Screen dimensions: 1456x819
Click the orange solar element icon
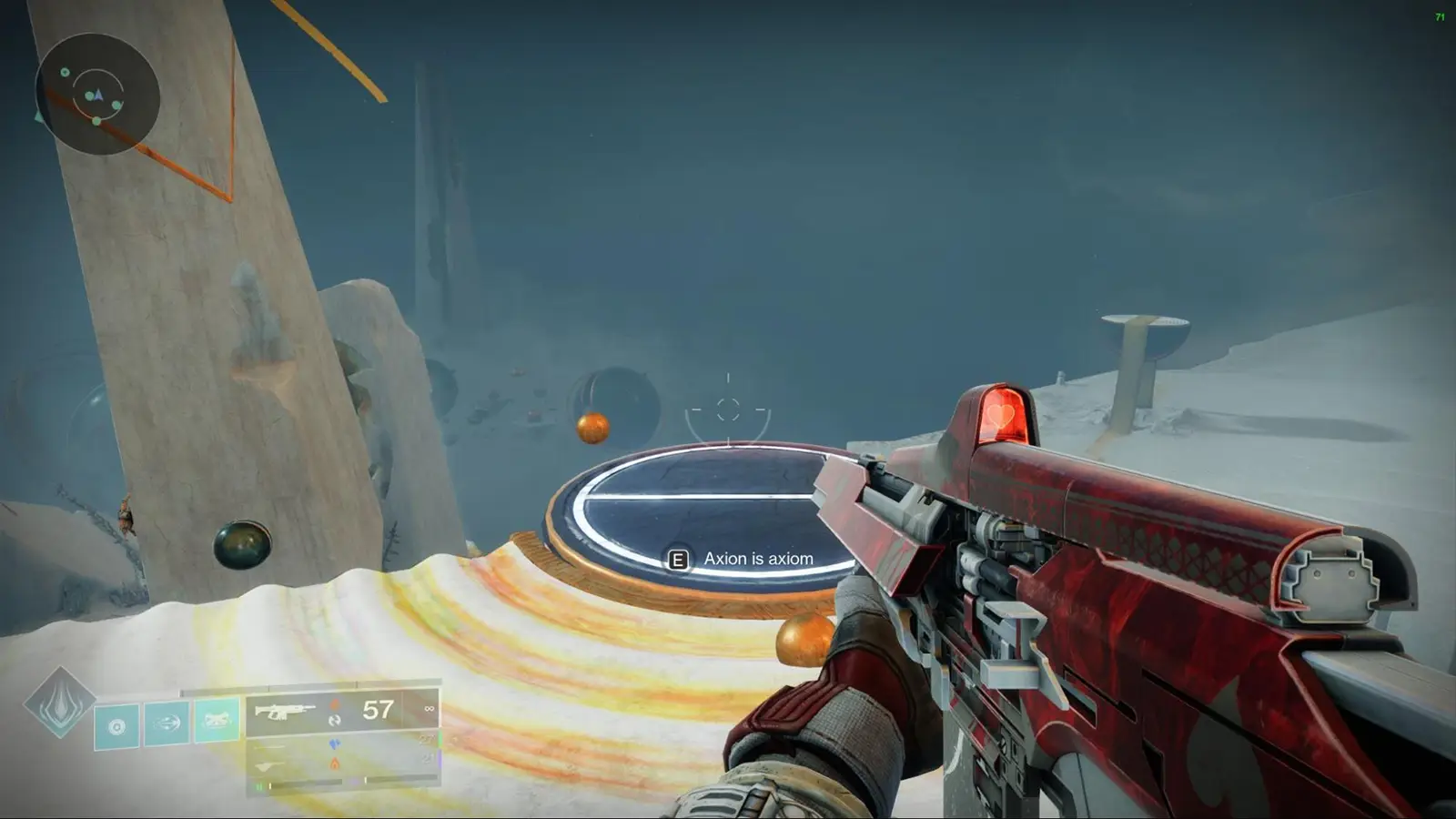[x=335, y=704]
